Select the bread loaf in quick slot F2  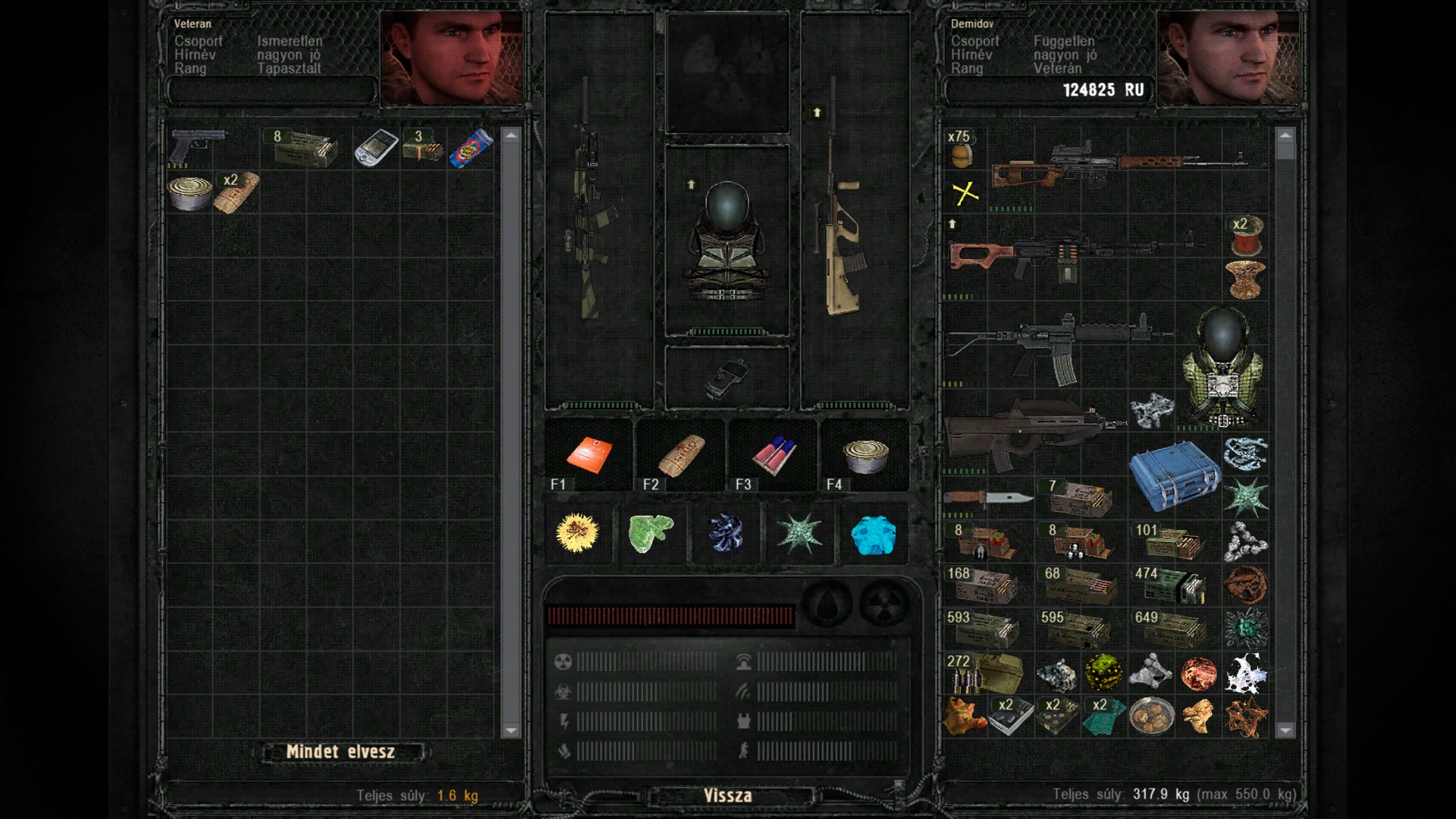coord(681,455)
